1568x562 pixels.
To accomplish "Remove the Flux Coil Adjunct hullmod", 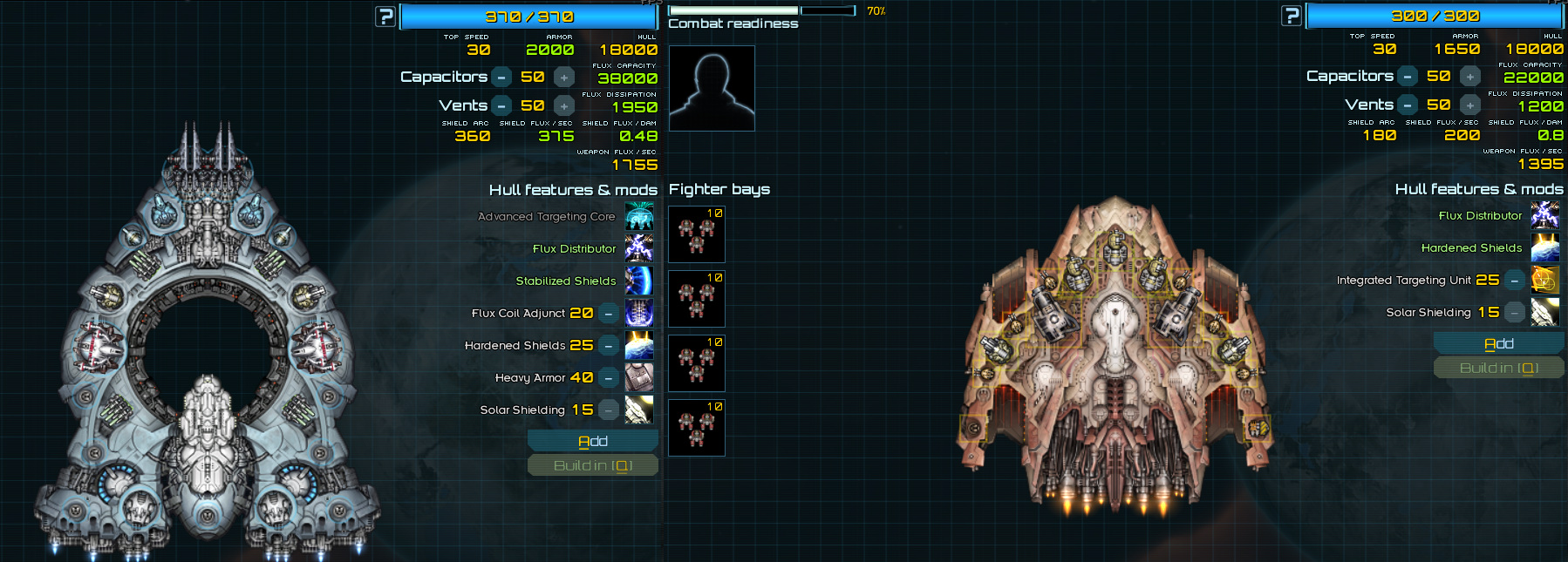I will coord(609,314).
